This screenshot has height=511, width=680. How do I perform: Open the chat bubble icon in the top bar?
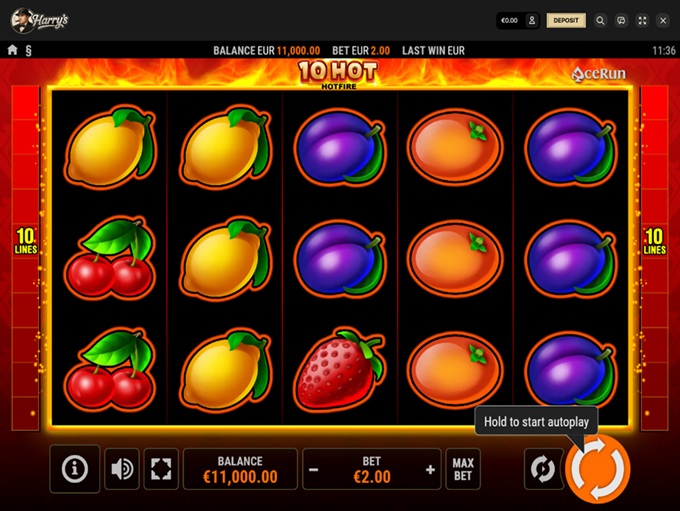[621, 20]
